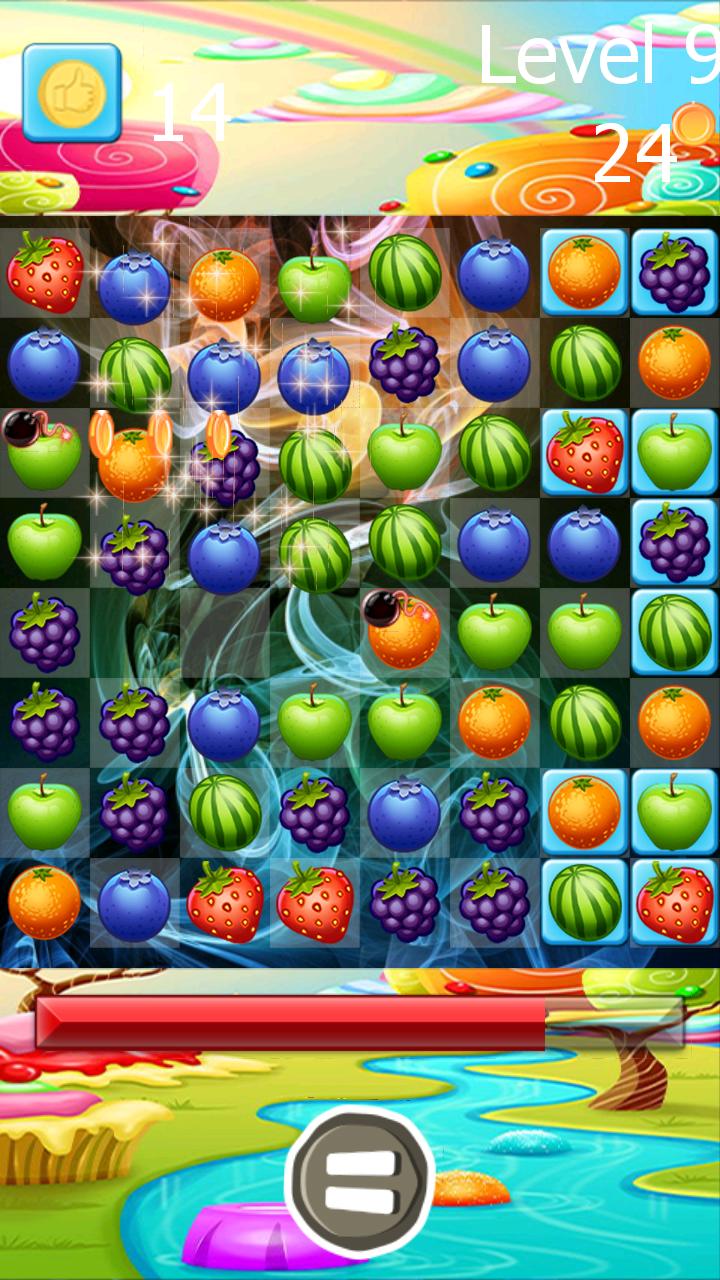Viewport: 720px width, 1280px height.
Task: Pause the game with the round button
Action: pos(360,1182)
